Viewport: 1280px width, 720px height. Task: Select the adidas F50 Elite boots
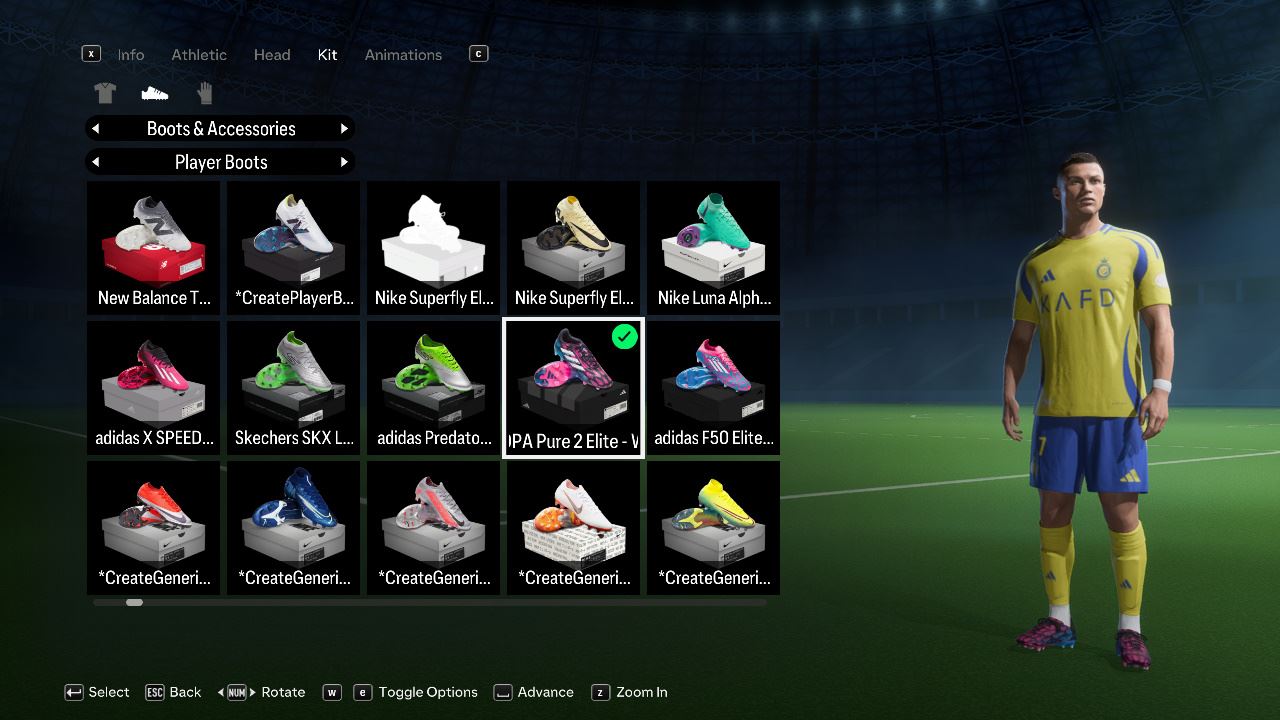(713, 388)
